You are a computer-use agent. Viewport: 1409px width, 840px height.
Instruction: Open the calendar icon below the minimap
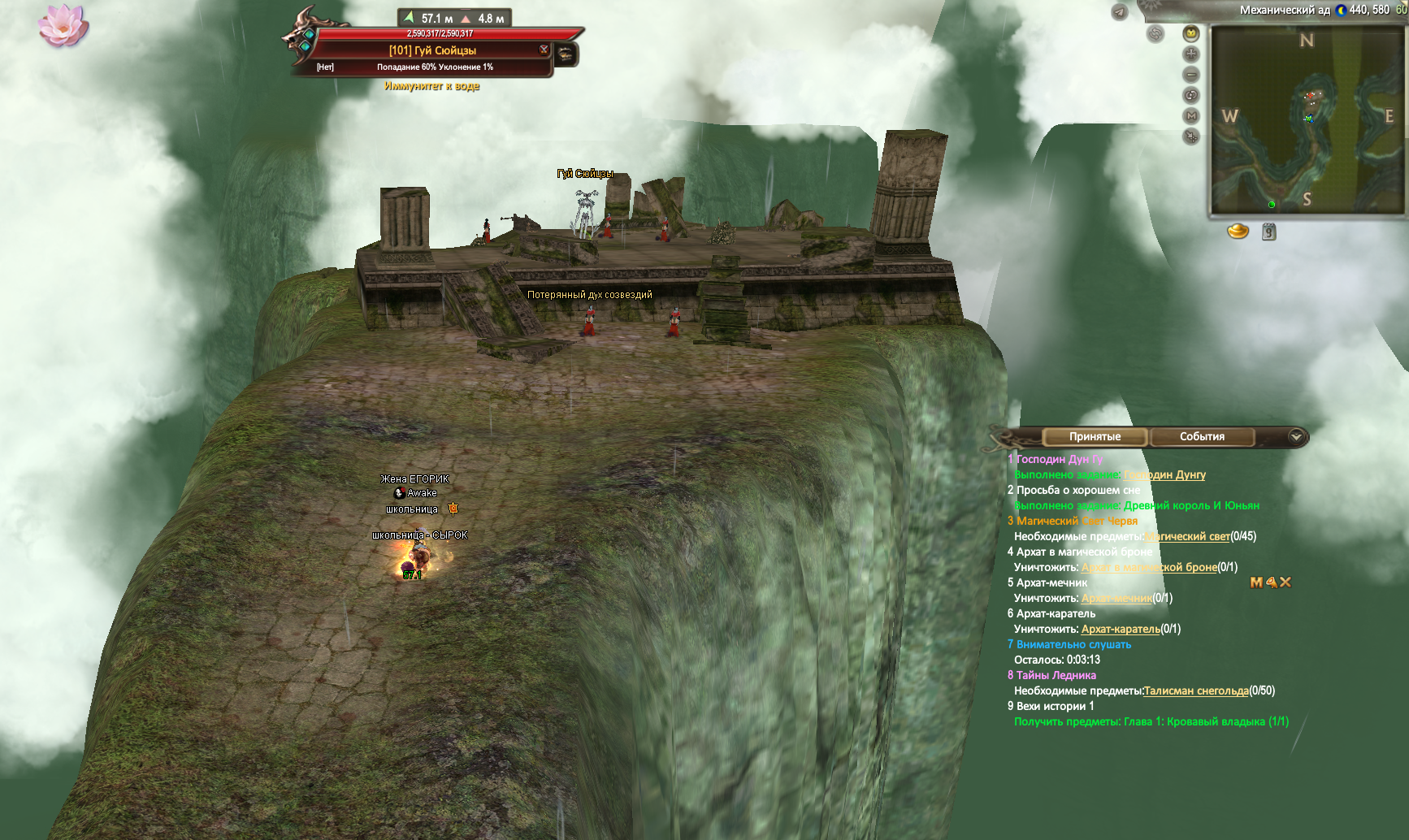pyautogui.click(x=1269, y=232)
